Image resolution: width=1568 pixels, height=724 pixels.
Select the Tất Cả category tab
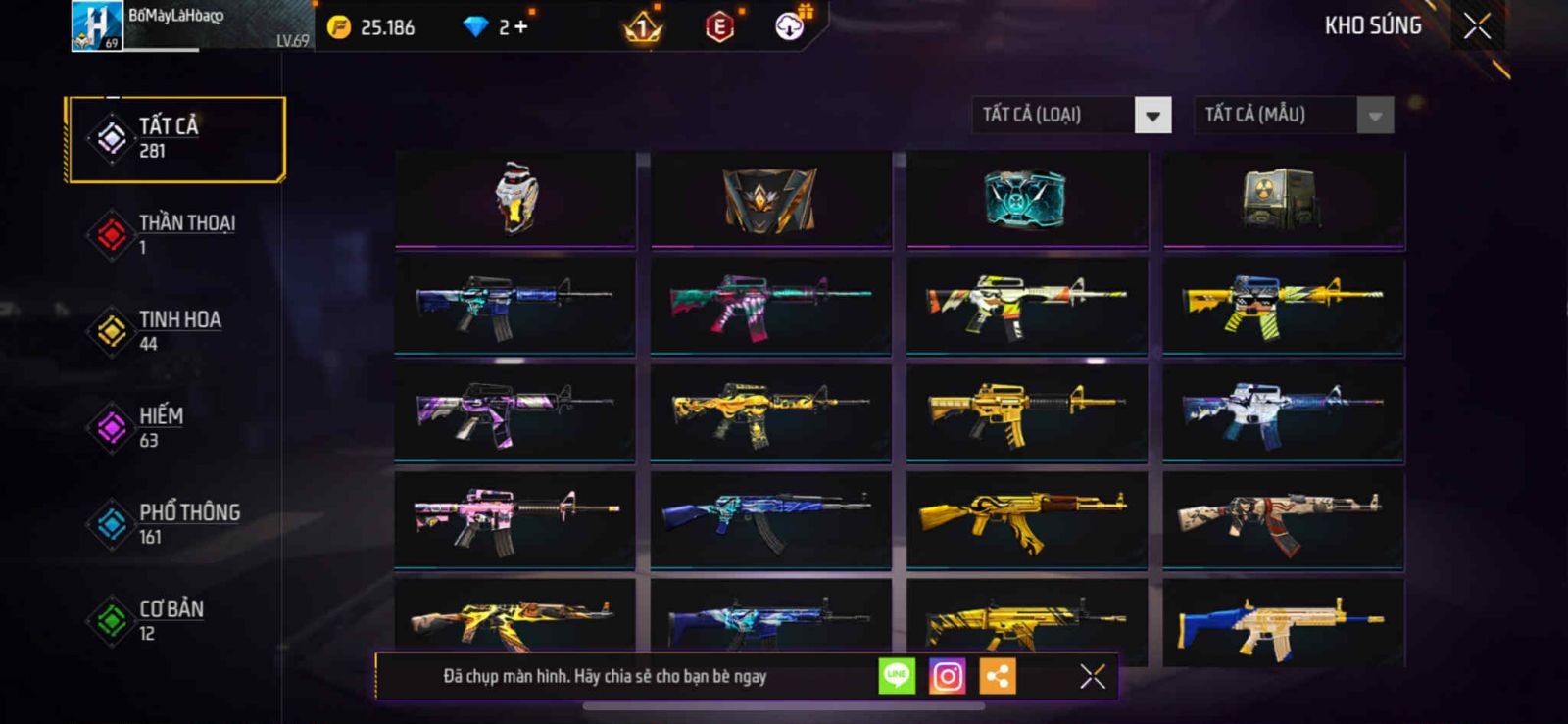click(175, 138)
